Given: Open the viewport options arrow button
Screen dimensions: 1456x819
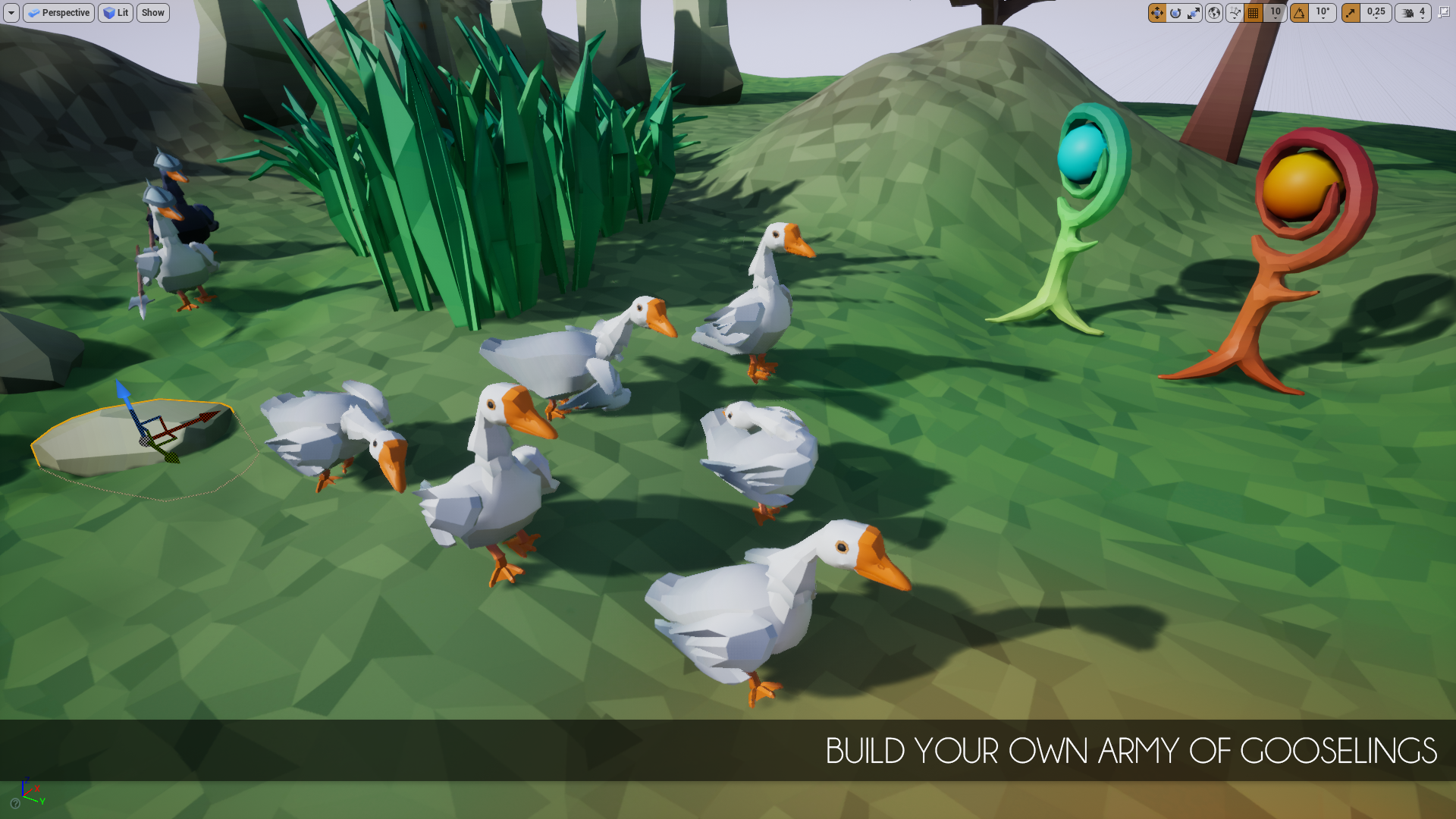Looking at the screenshot, I should [x=10, y=13].
